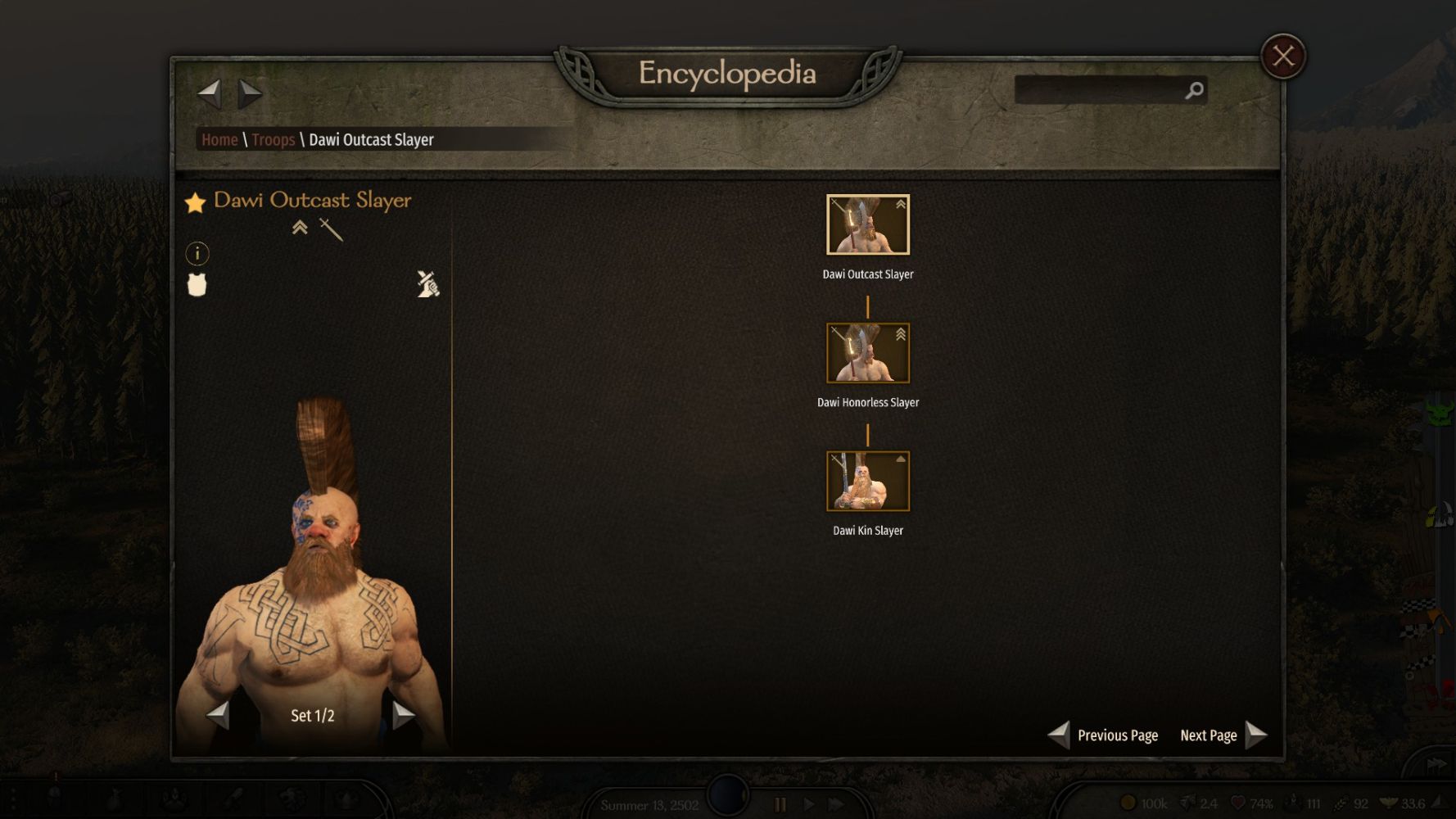Viewport: 1456px width, 819px height.
Task: Go to the Next Page
Action: point(1223,735)
